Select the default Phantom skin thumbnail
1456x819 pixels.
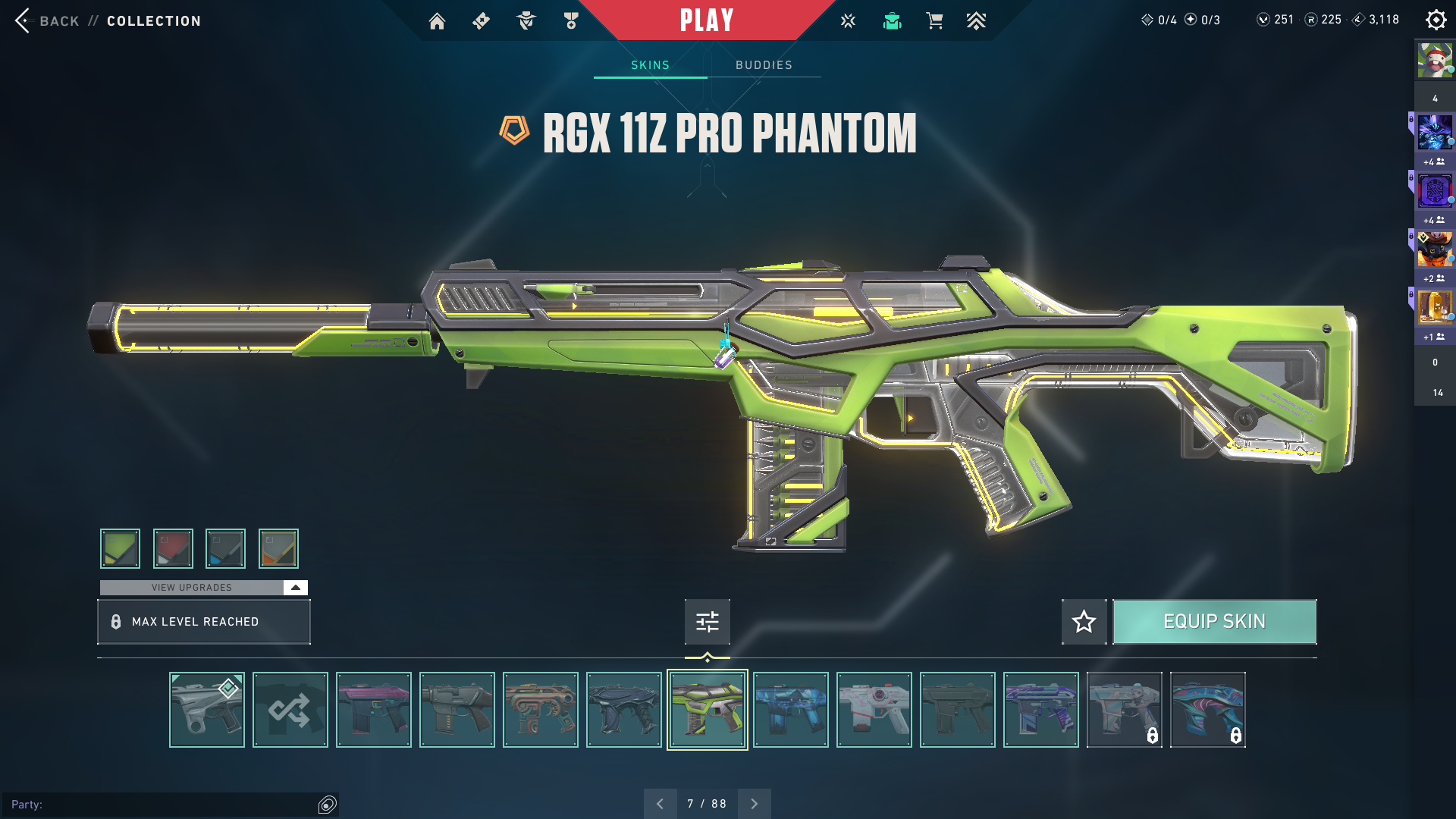tap(206, 710)
